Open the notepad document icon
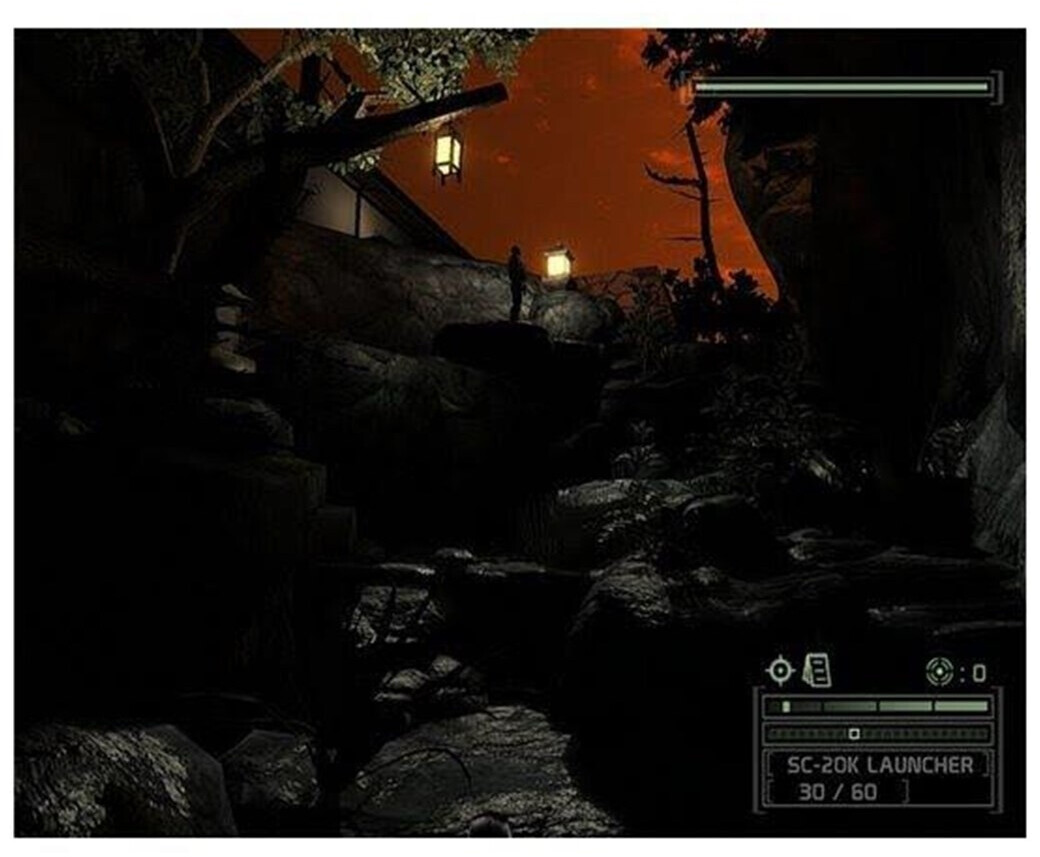The width and height of the screenshot is (1040, 857). [817, 669]
